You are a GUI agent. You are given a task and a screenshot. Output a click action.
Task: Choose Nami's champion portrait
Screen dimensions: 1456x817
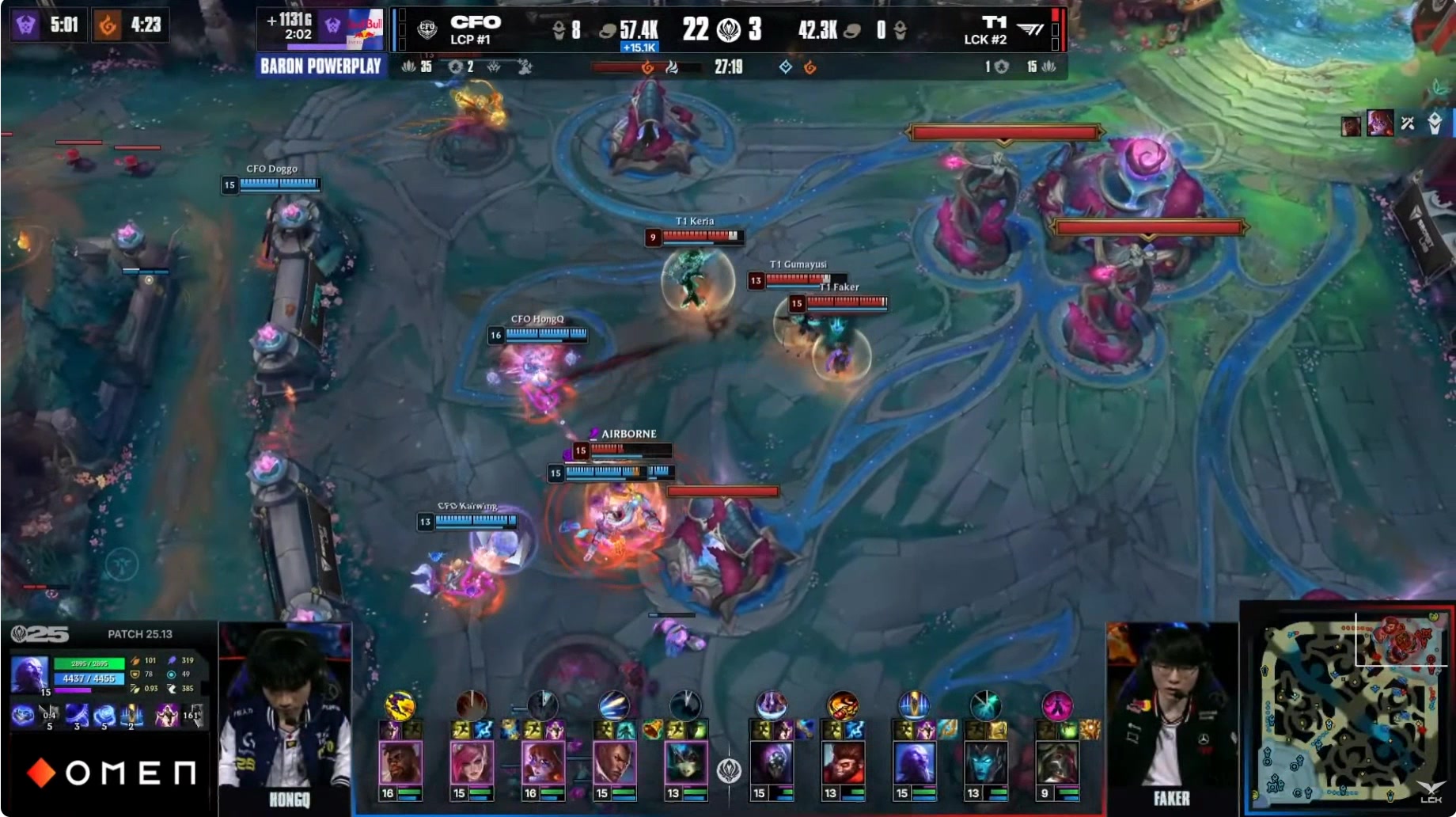point(685,764)
